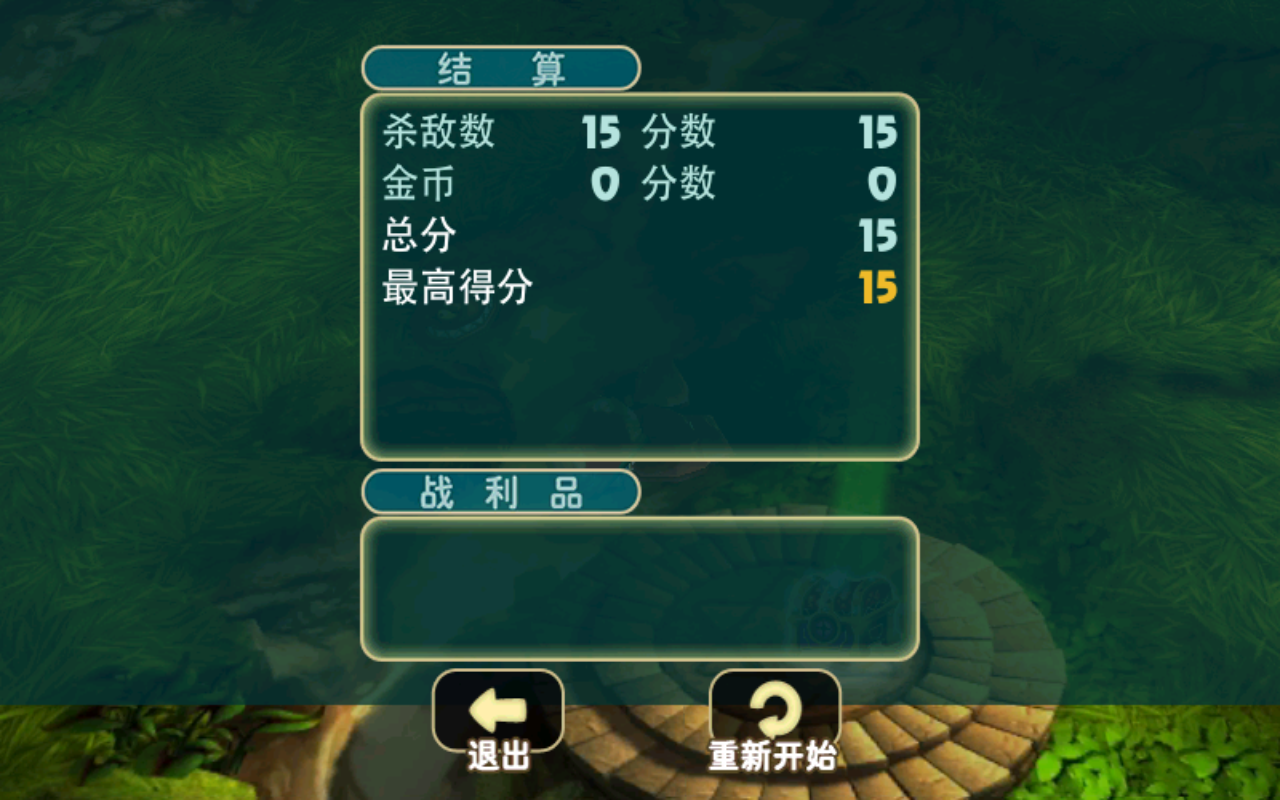Click the 战利品 loot banner label
Image resolution: width=1280 pixels, height=800 pixels.
(x=498, y=490)
